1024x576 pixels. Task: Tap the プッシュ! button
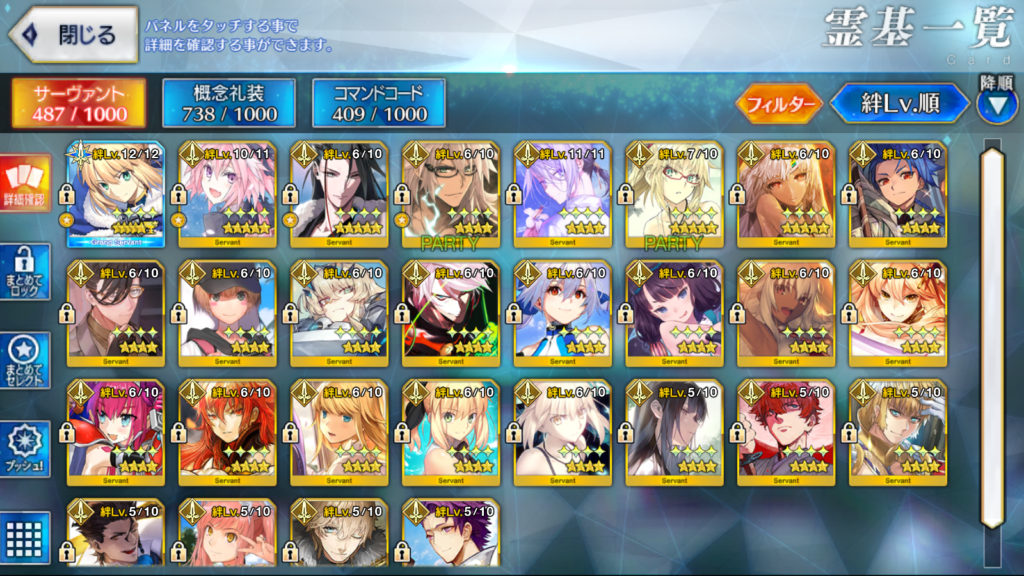26,450
